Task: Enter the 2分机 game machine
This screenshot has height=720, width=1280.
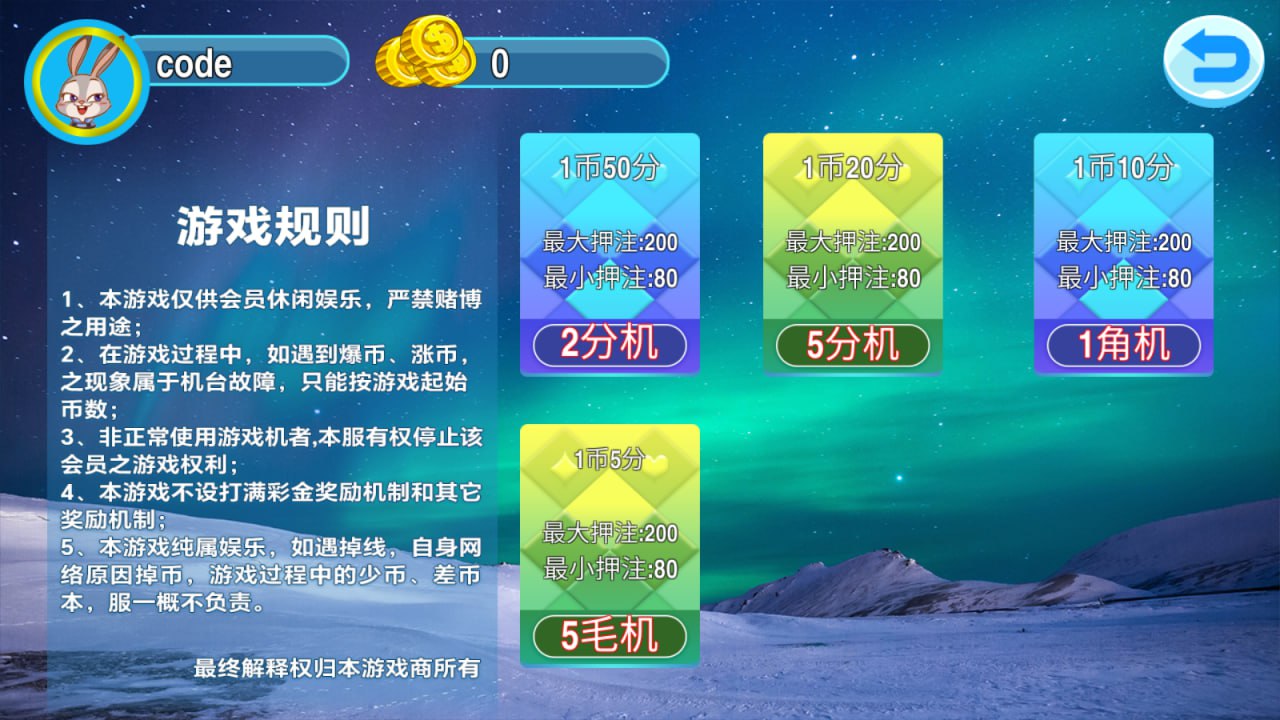Action: click(608, 345)
